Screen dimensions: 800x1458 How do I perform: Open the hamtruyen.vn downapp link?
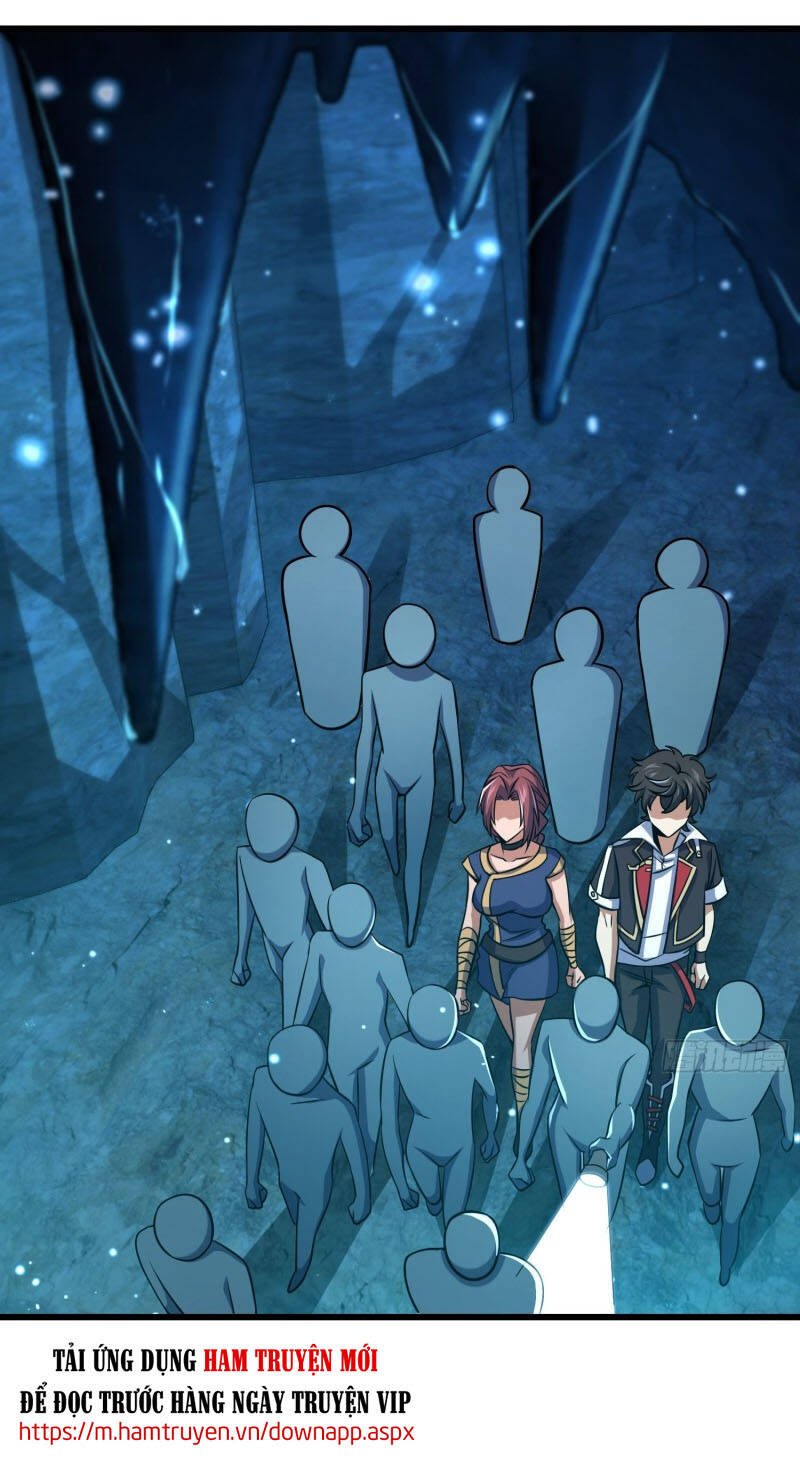216,1431
